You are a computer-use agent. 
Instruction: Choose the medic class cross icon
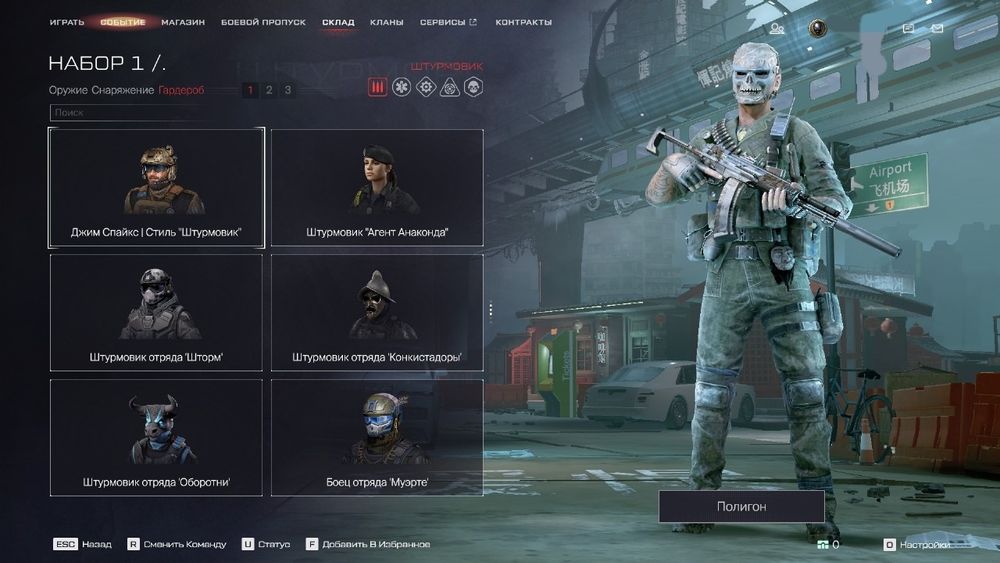coord(402,88)
